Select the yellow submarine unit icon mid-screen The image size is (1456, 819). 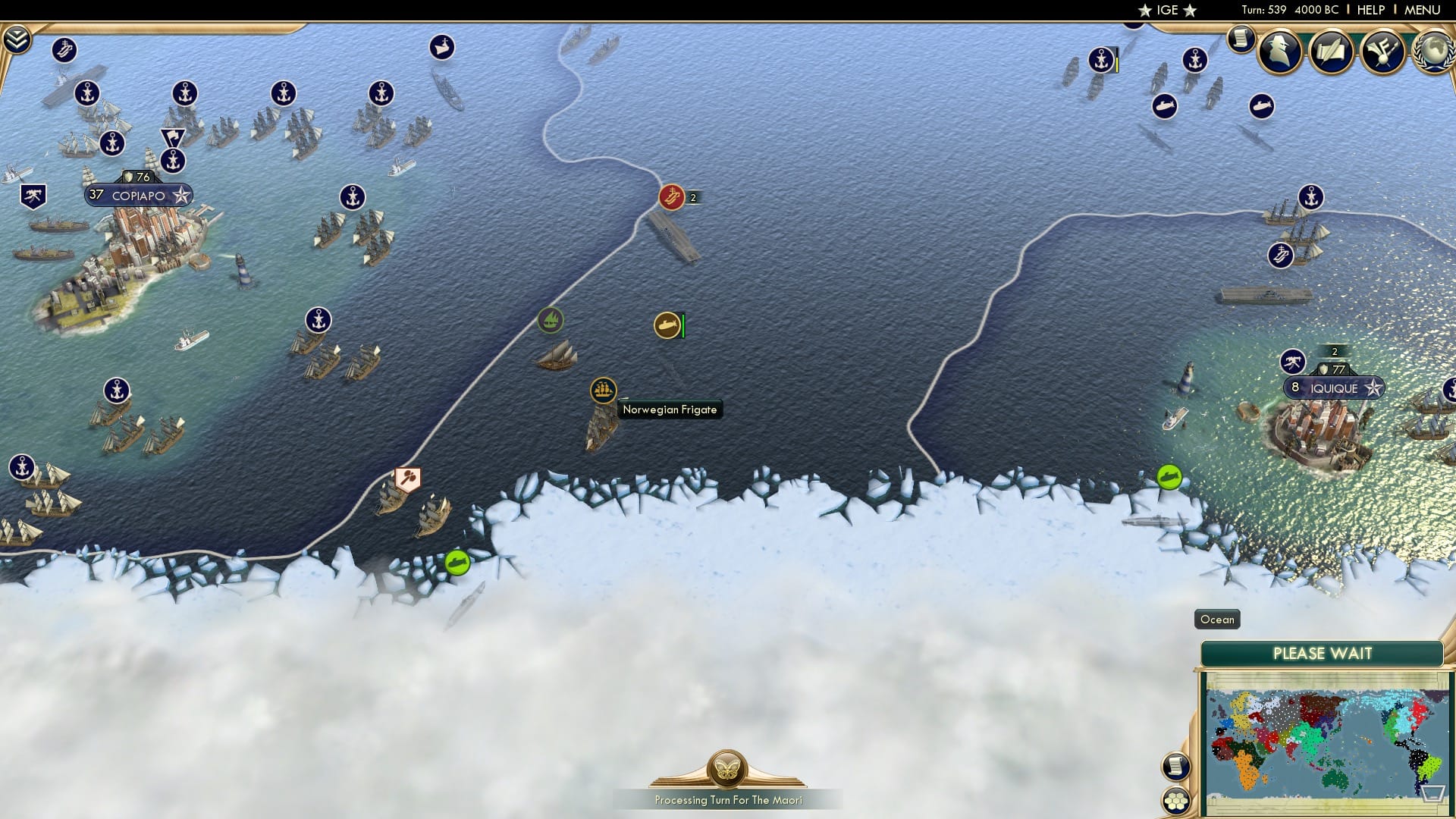(x=667, y=325)
